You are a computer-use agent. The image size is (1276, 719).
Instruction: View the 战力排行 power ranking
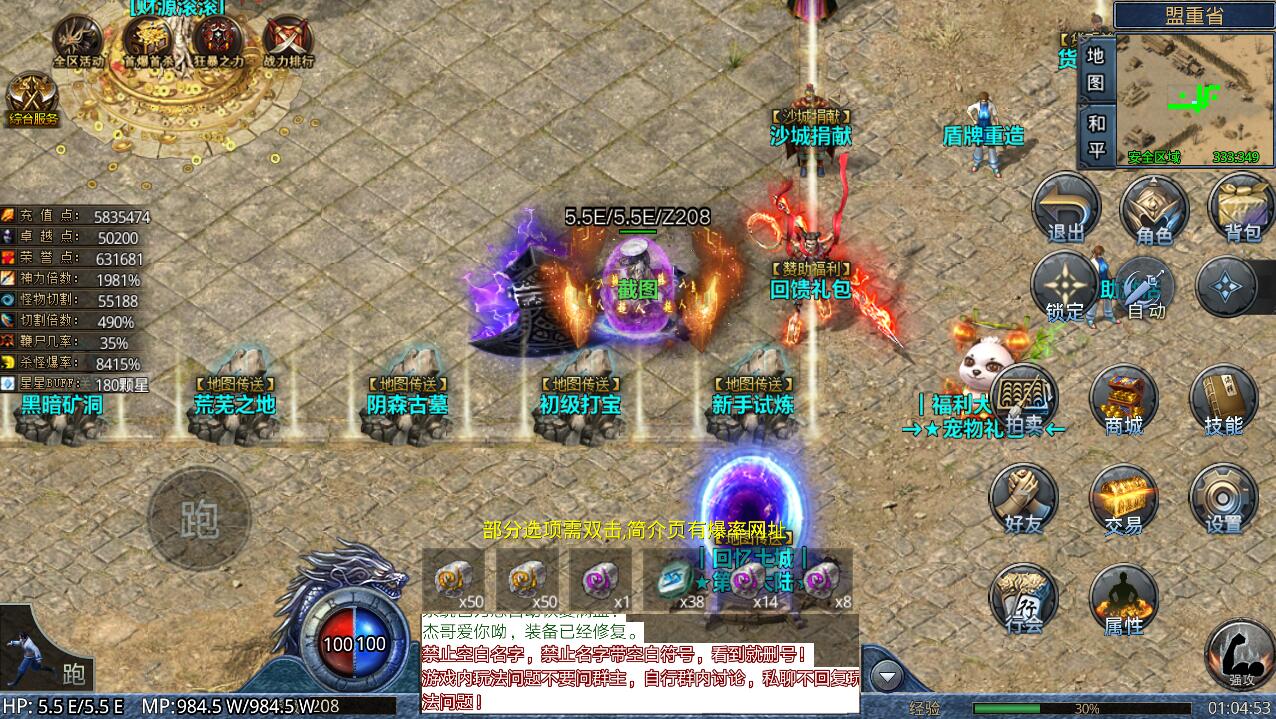click(x=288, y=40)
